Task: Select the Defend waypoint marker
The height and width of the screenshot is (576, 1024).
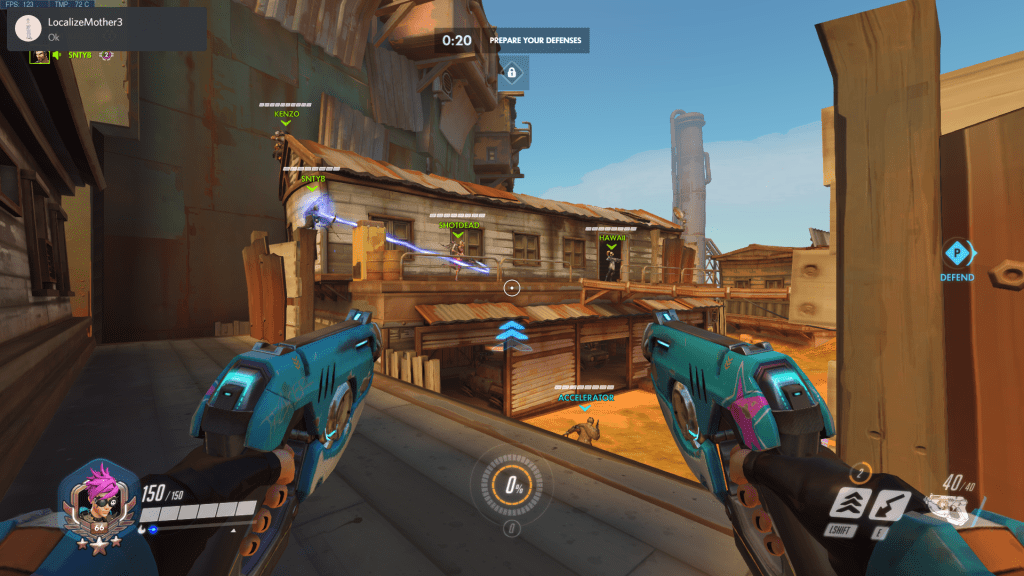Action: tap(957, 253)
